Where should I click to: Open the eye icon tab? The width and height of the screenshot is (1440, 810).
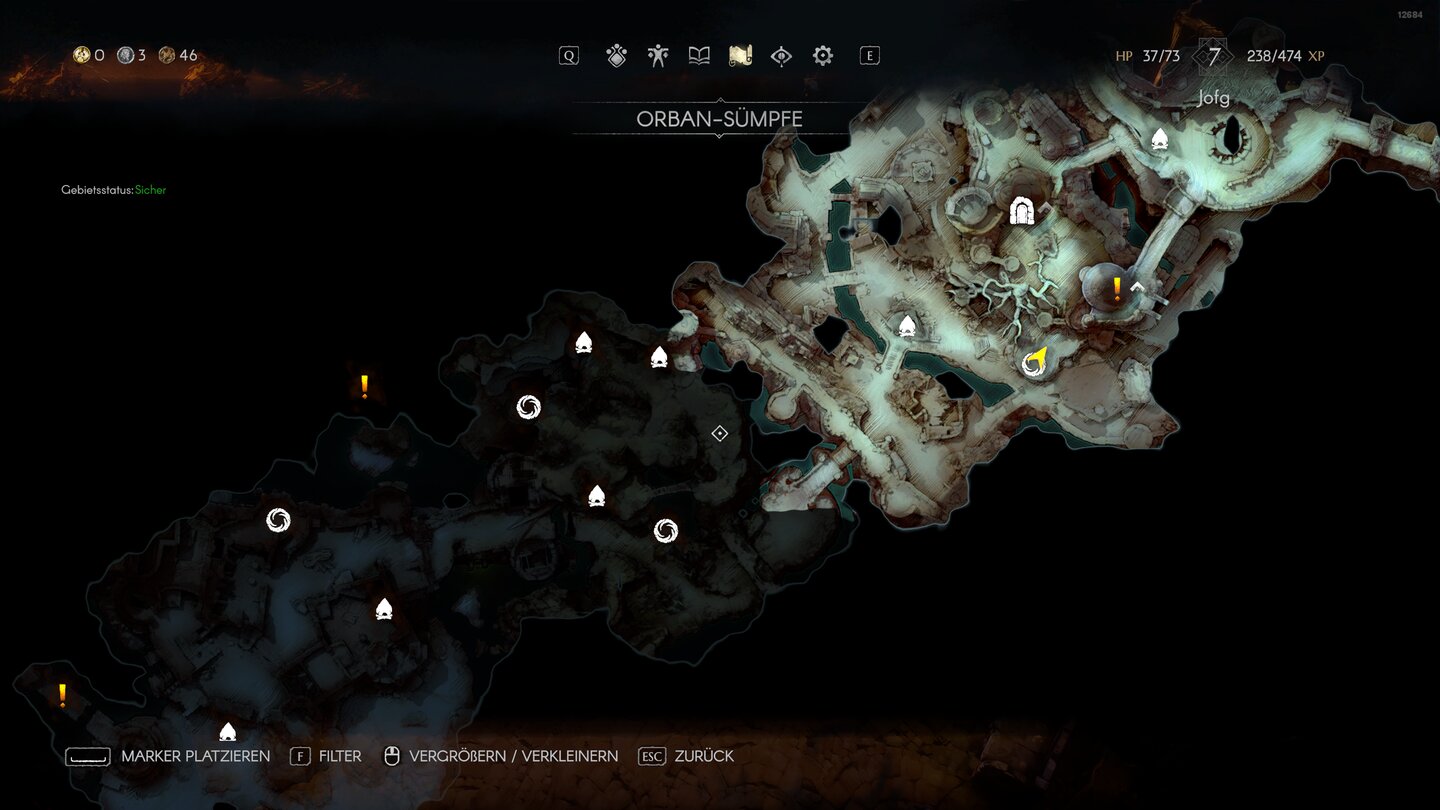coord(781,56)
